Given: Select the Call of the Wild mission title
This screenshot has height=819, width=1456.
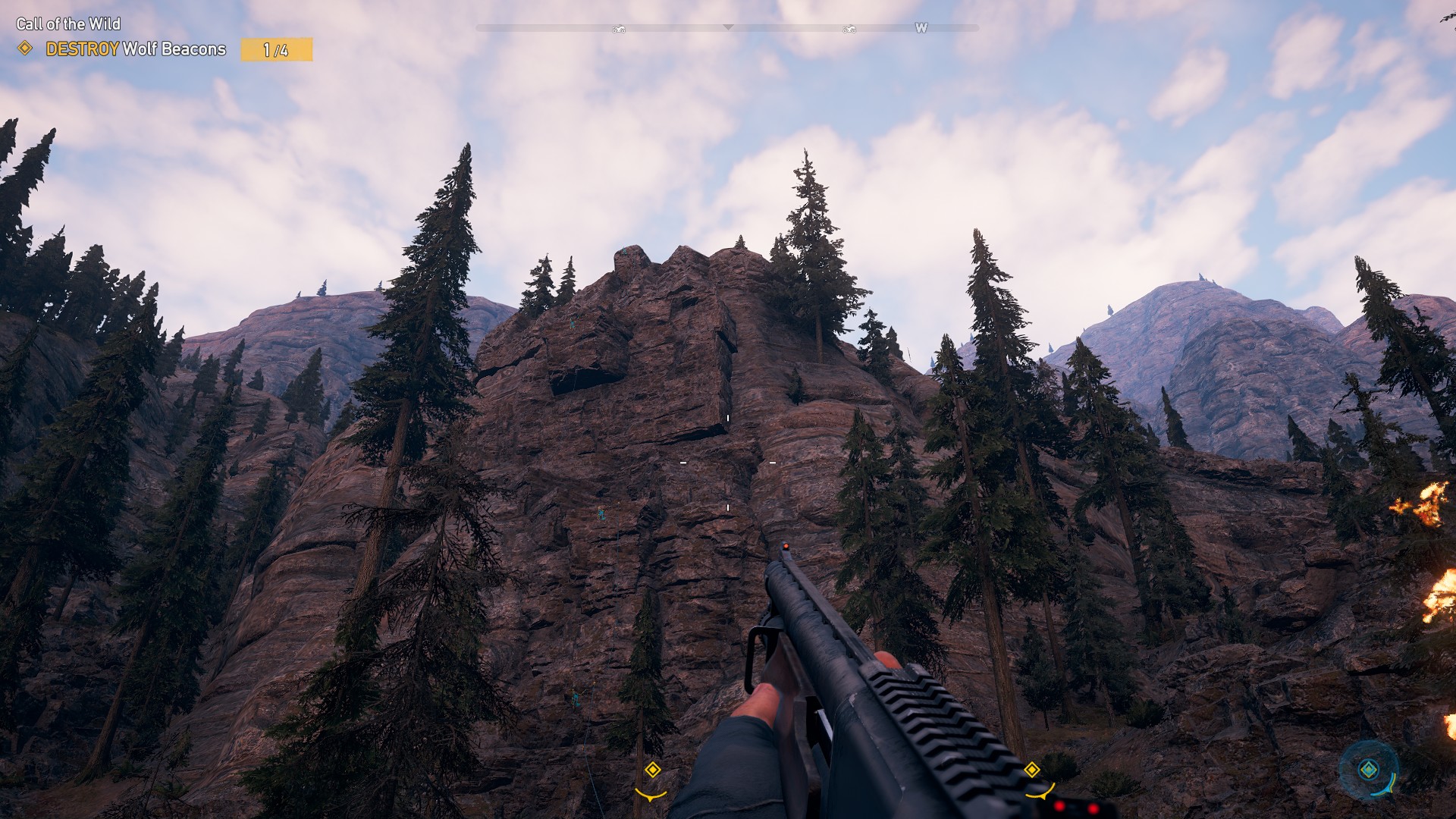Looking at the screenshot, I should 68,24.
